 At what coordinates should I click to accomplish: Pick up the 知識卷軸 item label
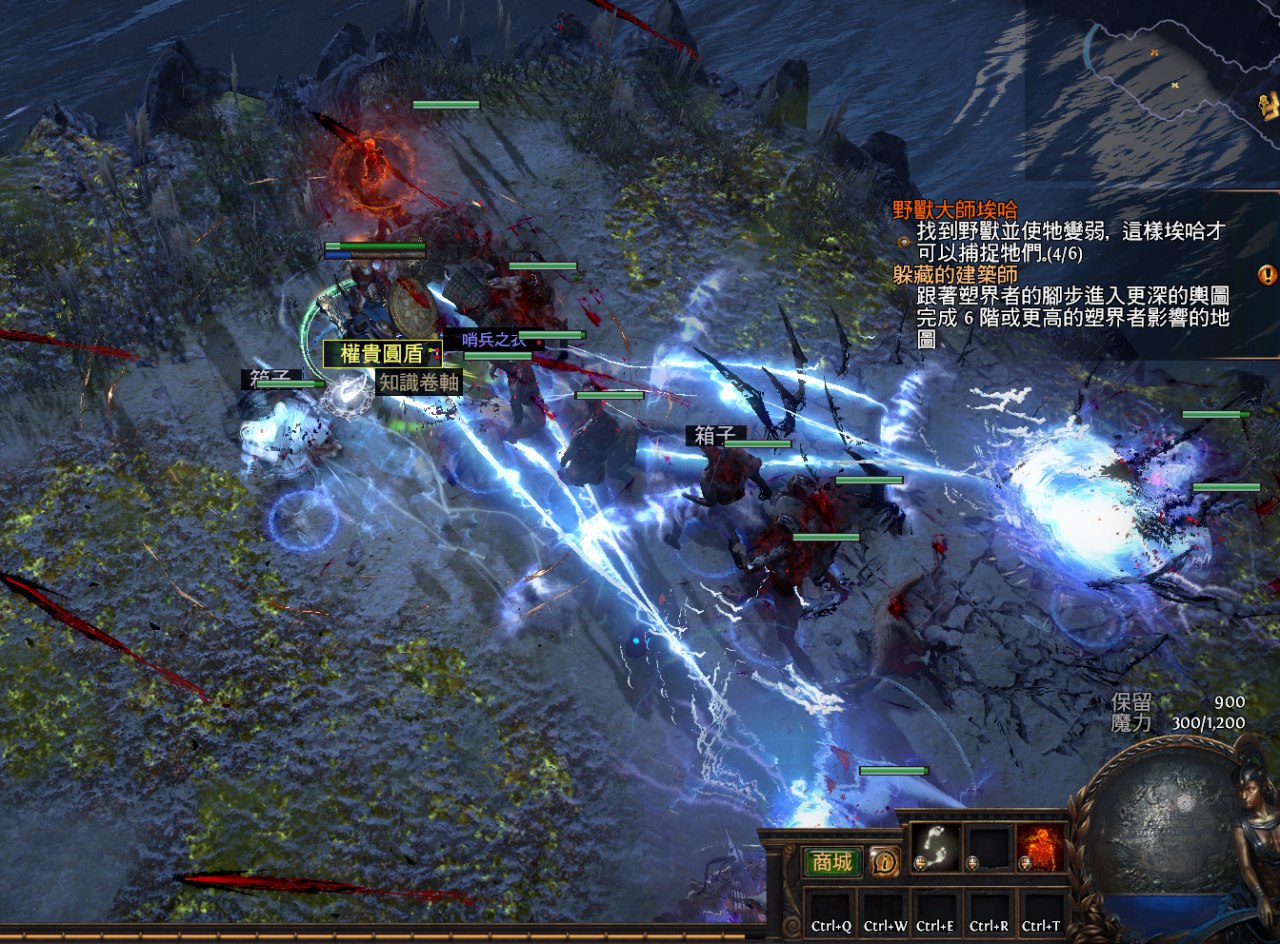pos(419,382)
